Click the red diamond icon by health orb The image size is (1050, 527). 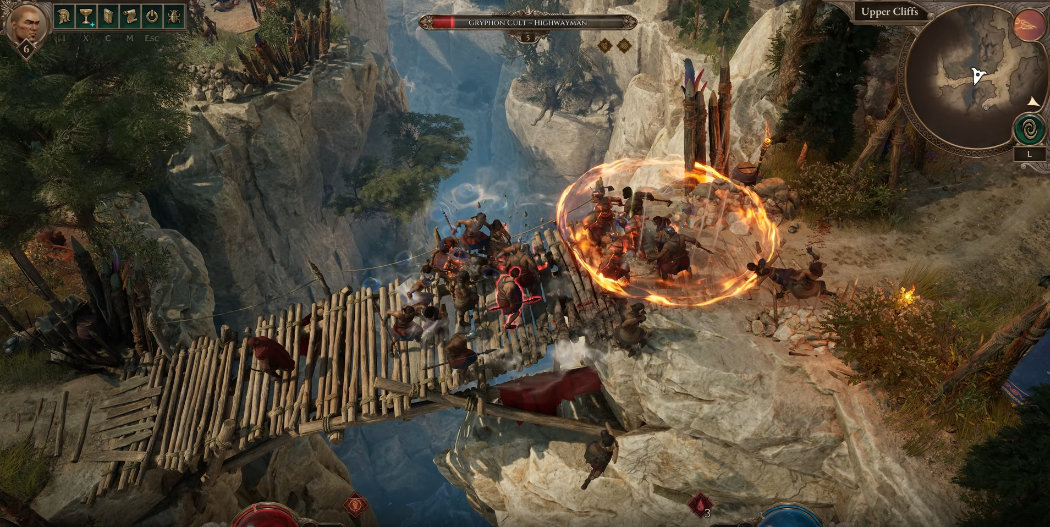353,505
